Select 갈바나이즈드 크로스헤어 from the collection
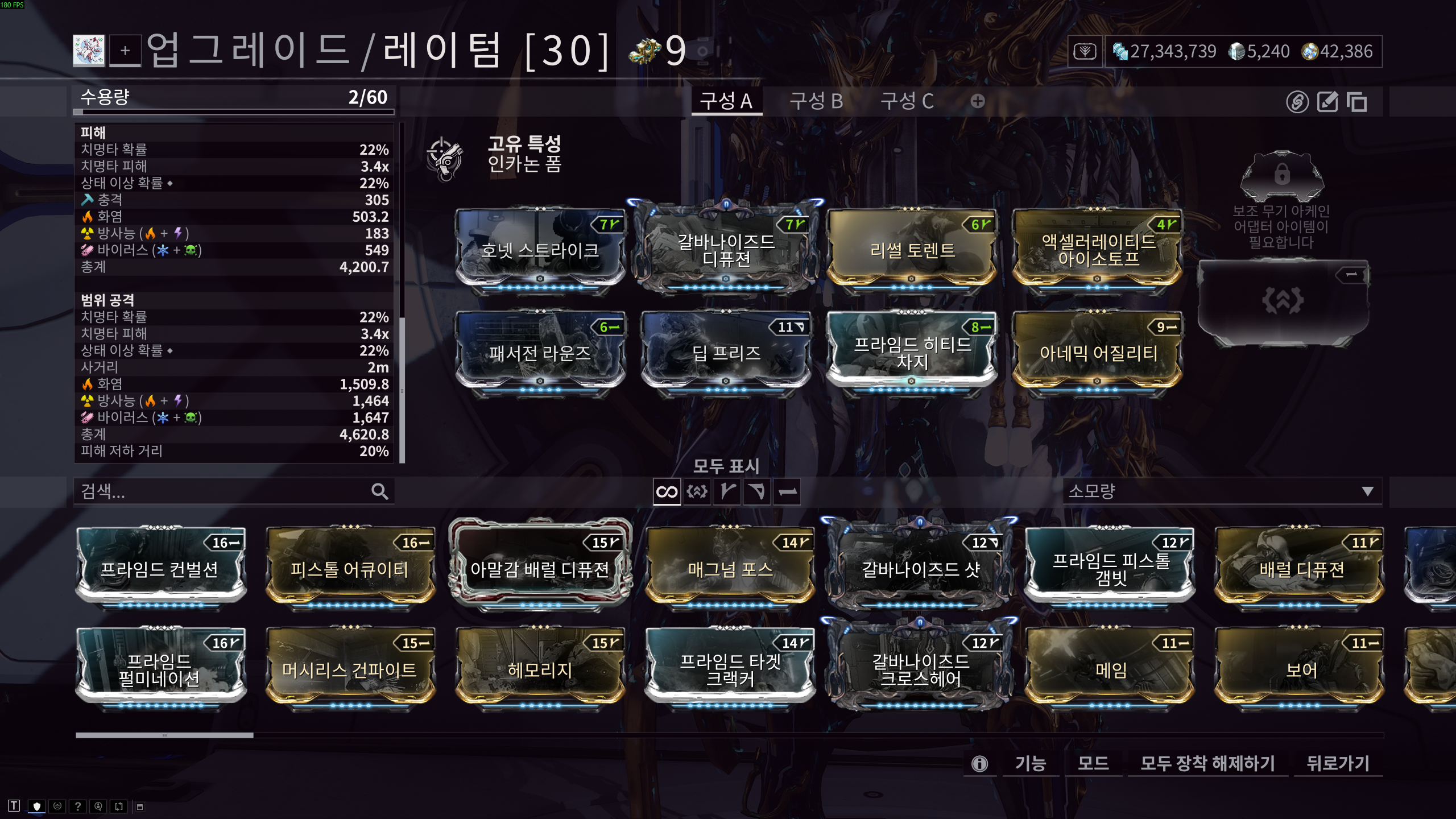Viewport: 1456px width, 819px height. pyautogui.click(x=920, y=669)
